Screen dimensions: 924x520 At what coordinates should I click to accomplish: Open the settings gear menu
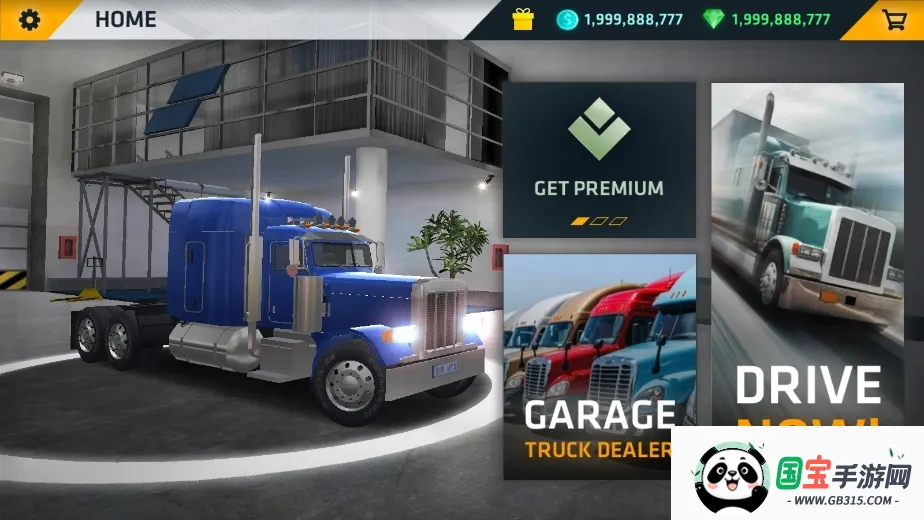(30, 19)
